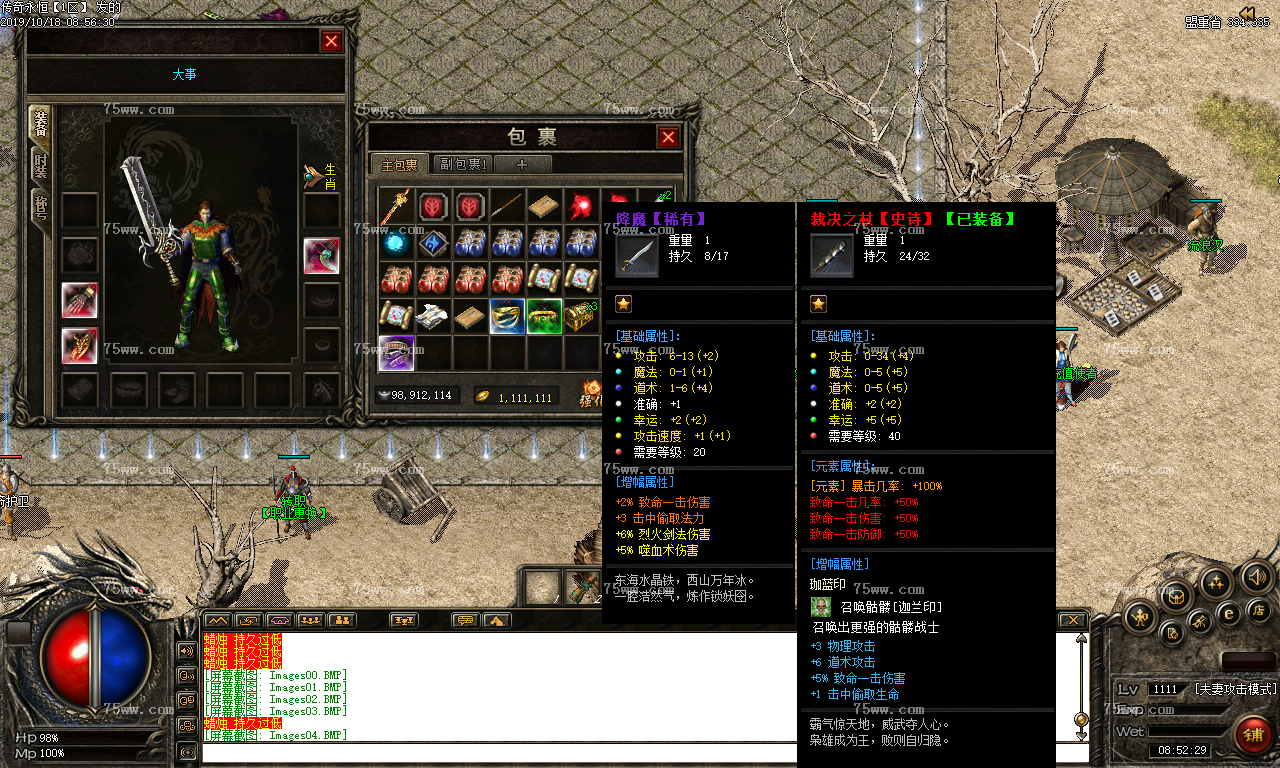Click the equipped glove slot
1280x768 pixels.
coord(80,300)
